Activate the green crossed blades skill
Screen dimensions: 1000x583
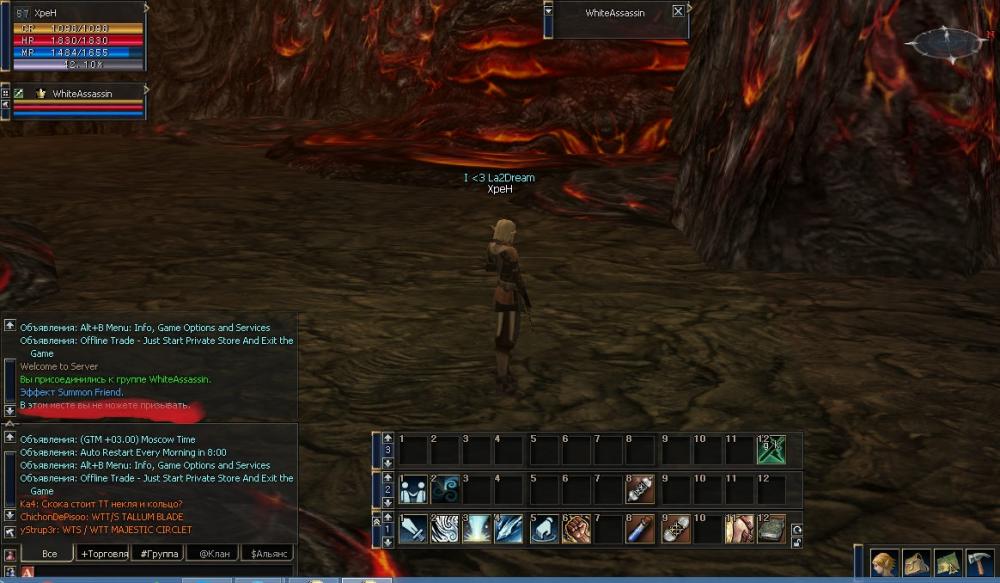click(x=771, y=450)
